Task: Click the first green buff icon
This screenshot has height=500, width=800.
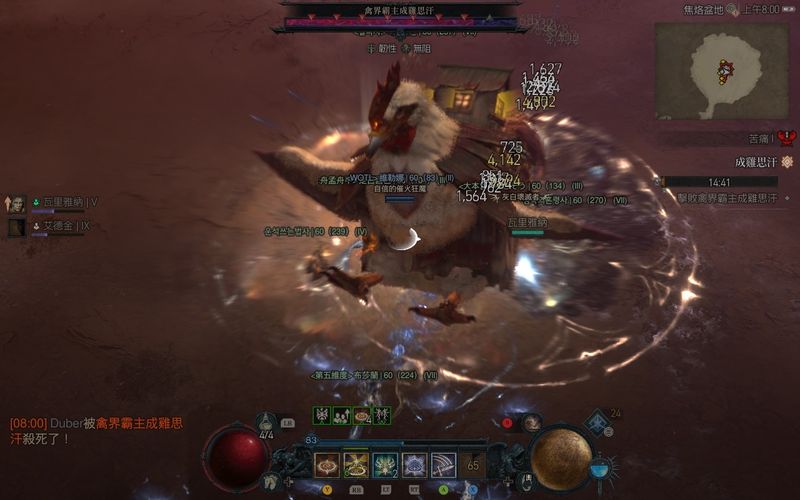Action: [x=322, y=415]
